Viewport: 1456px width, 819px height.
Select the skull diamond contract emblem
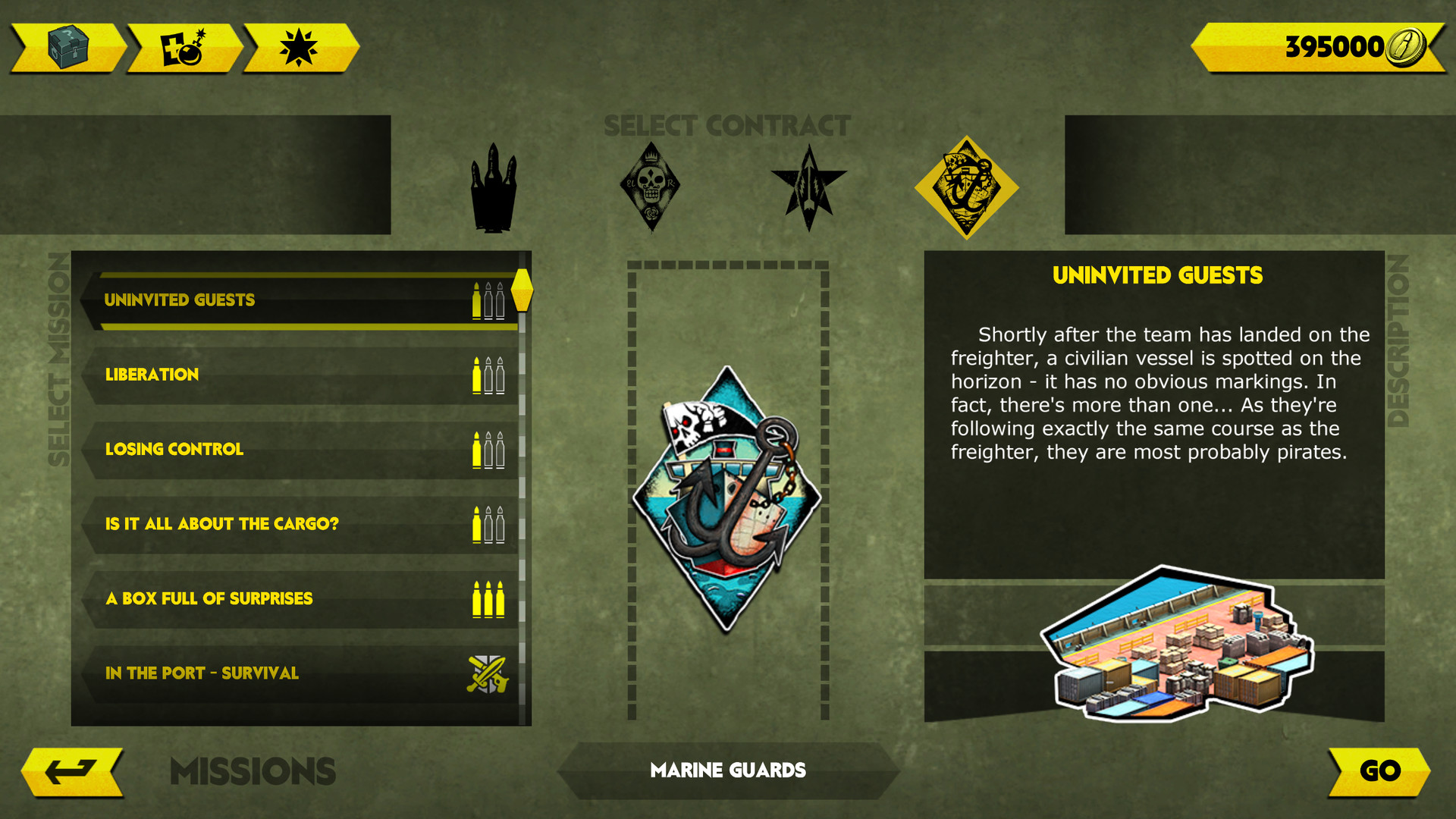coord(651,184)
